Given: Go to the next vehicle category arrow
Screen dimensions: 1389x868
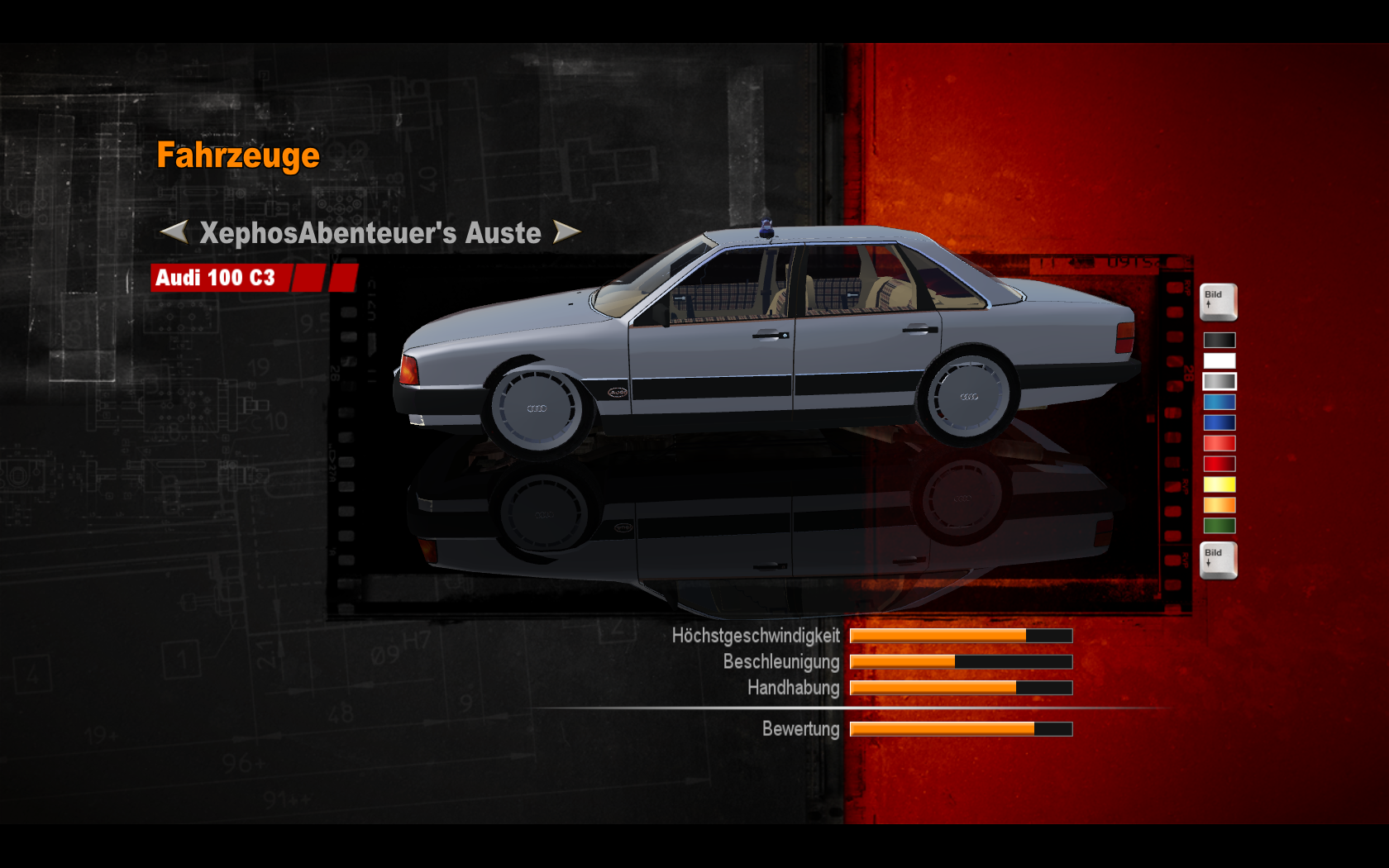Looking at the screenshot, I should point(566,232).
